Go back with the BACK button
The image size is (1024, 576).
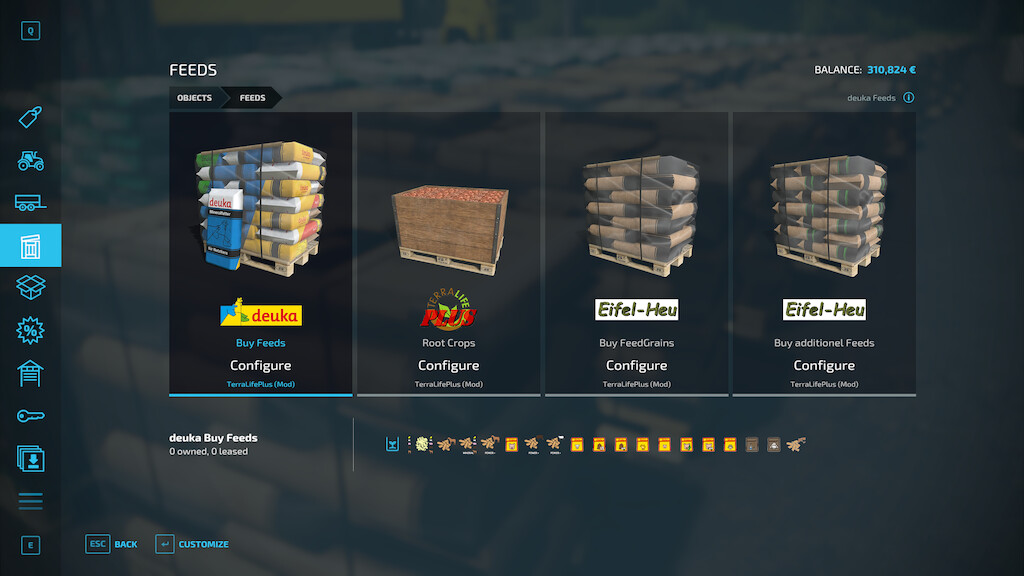tap(112, 545)
